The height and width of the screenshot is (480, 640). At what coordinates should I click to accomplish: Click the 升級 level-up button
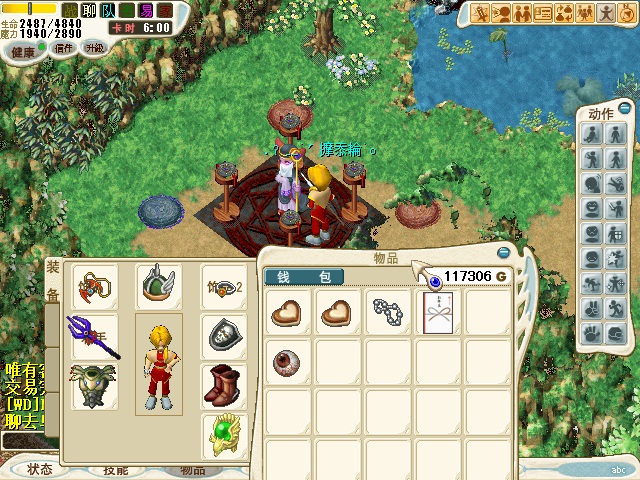94,48
